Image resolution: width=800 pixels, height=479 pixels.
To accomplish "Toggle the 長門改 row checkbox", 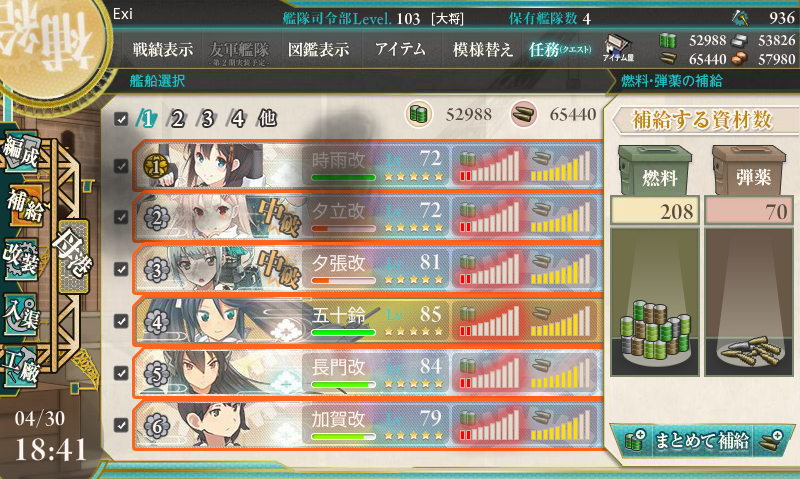I will pos(121,373).
